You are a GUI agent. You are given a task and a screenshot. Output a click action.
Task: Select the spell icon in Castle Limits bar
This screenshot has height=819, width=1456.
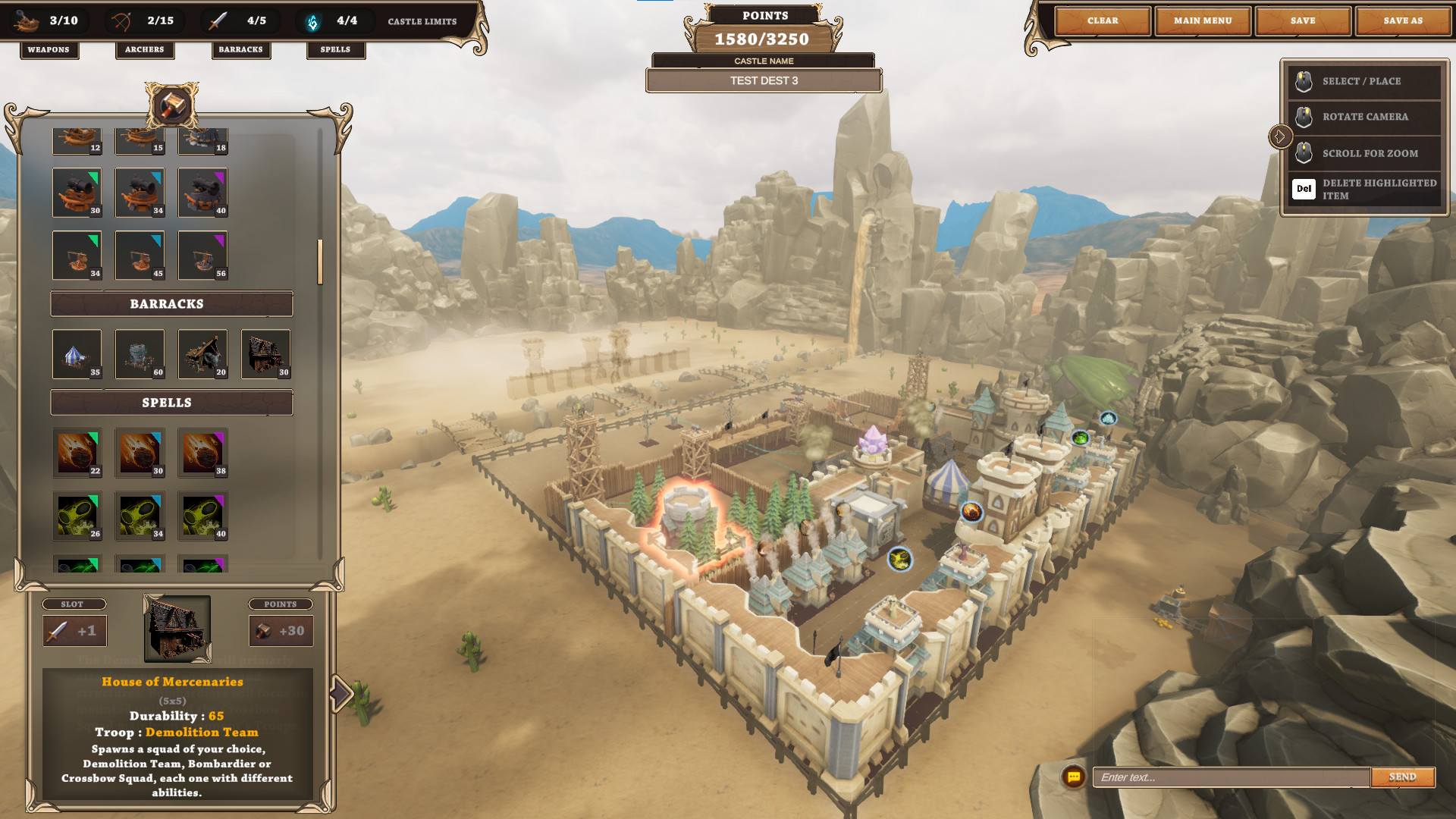(x=311, y=20)
